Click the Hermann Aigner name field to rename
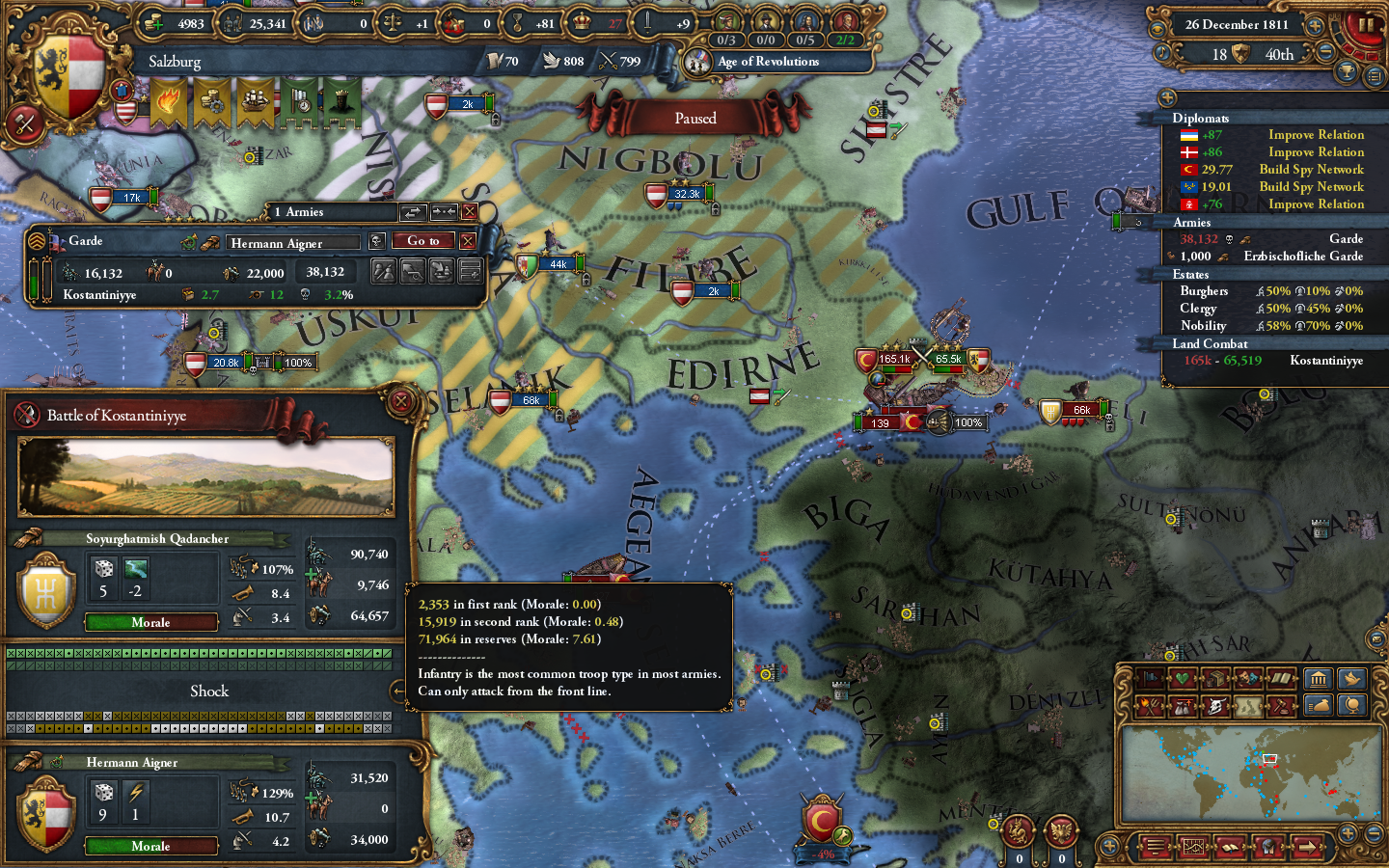1389x868 pixels. (x=292, y=242)
